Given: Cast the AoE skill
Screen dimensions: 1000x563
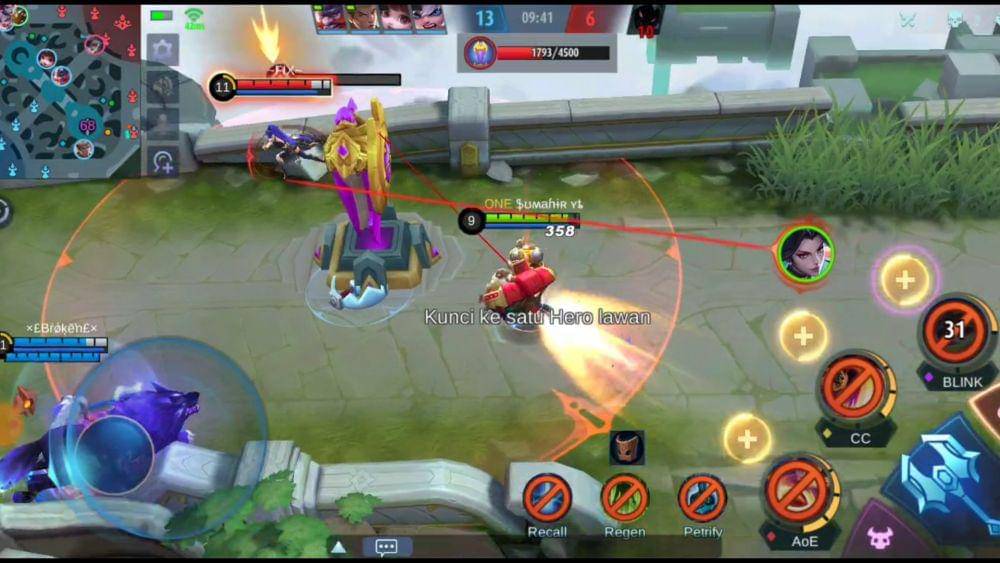Looking at the screenshot, I should 800,492.
